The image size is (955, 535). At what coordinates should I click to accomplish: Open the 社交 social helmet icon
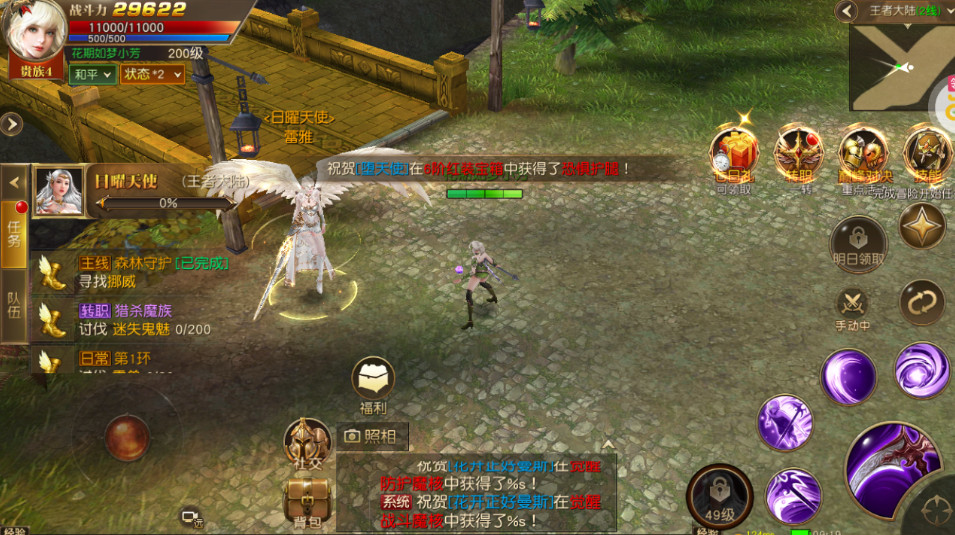[306, 440]
